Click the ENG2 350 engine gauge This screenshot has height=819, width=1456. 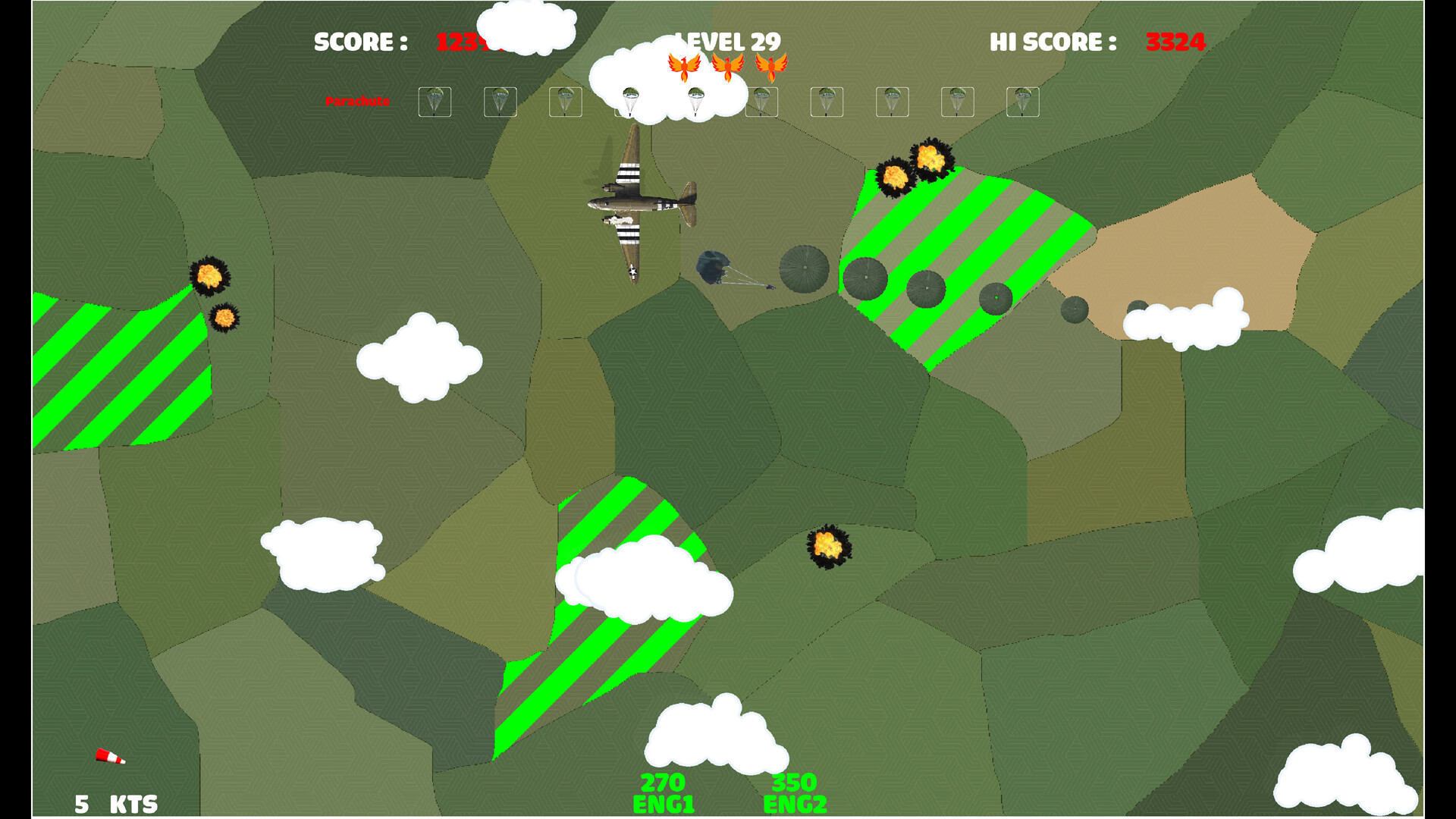[795, 792]
